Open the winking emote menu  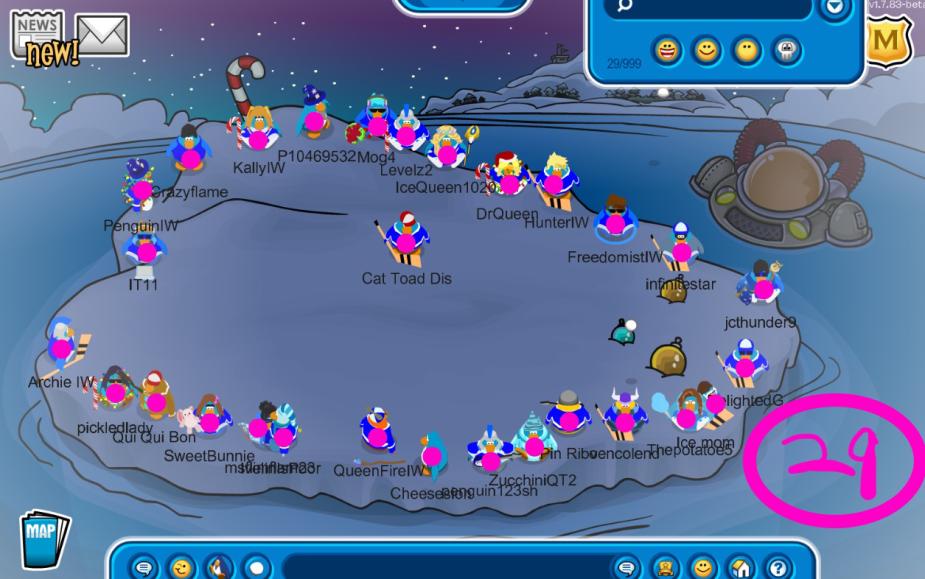181,567
